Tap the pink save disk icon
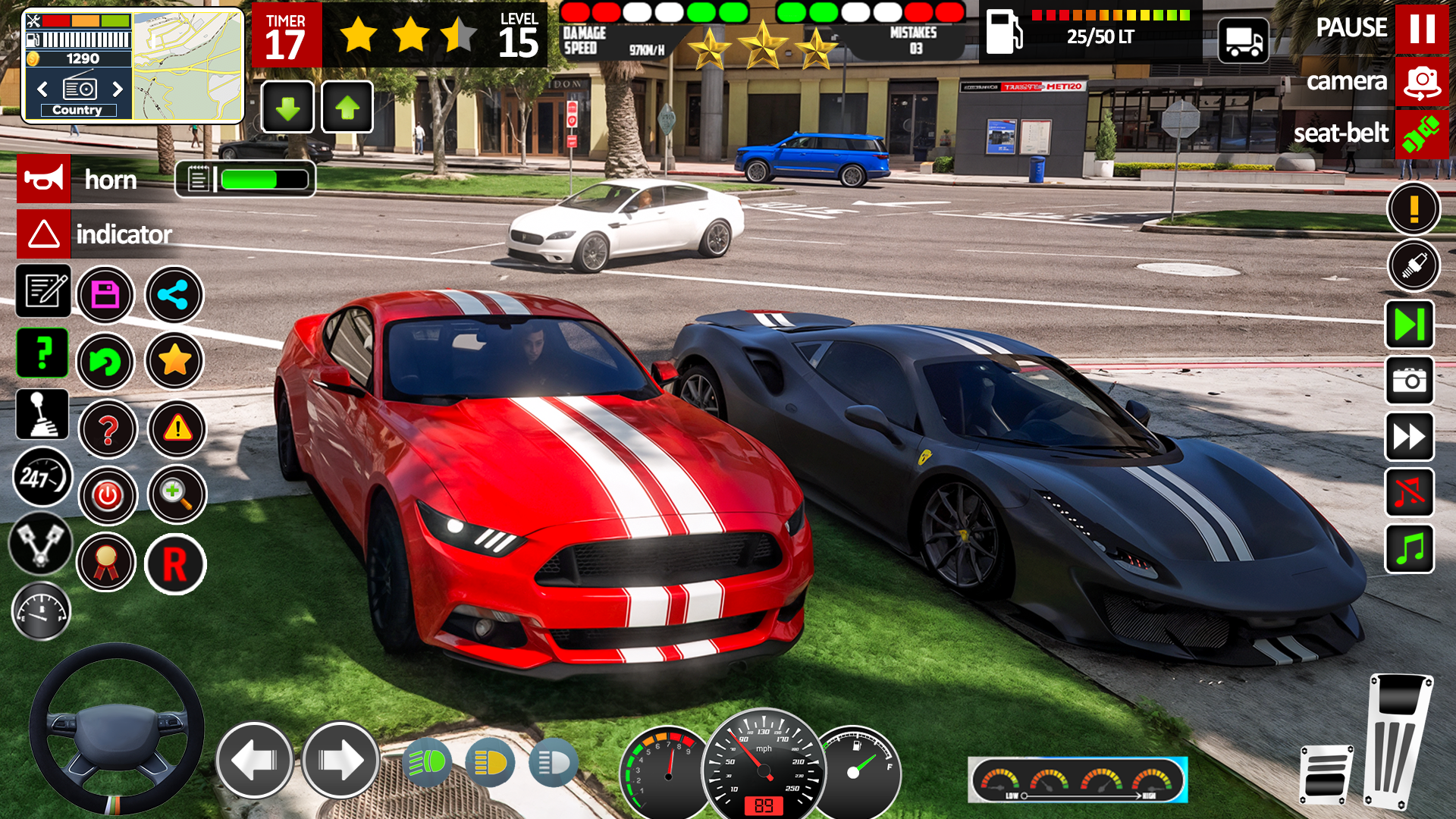 point(105,294)
